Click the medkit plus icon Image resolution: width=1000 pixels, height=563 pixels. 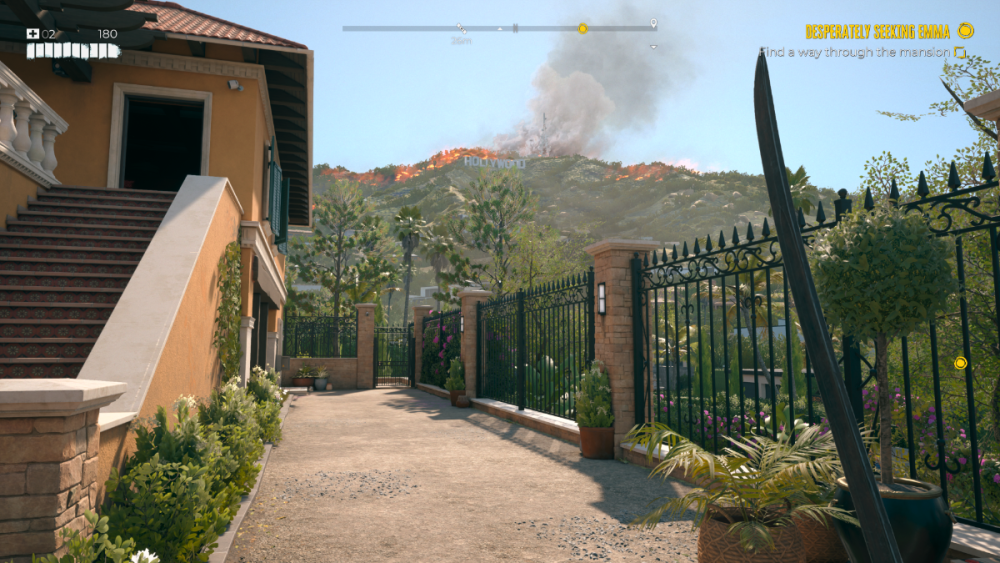(33, 33)
